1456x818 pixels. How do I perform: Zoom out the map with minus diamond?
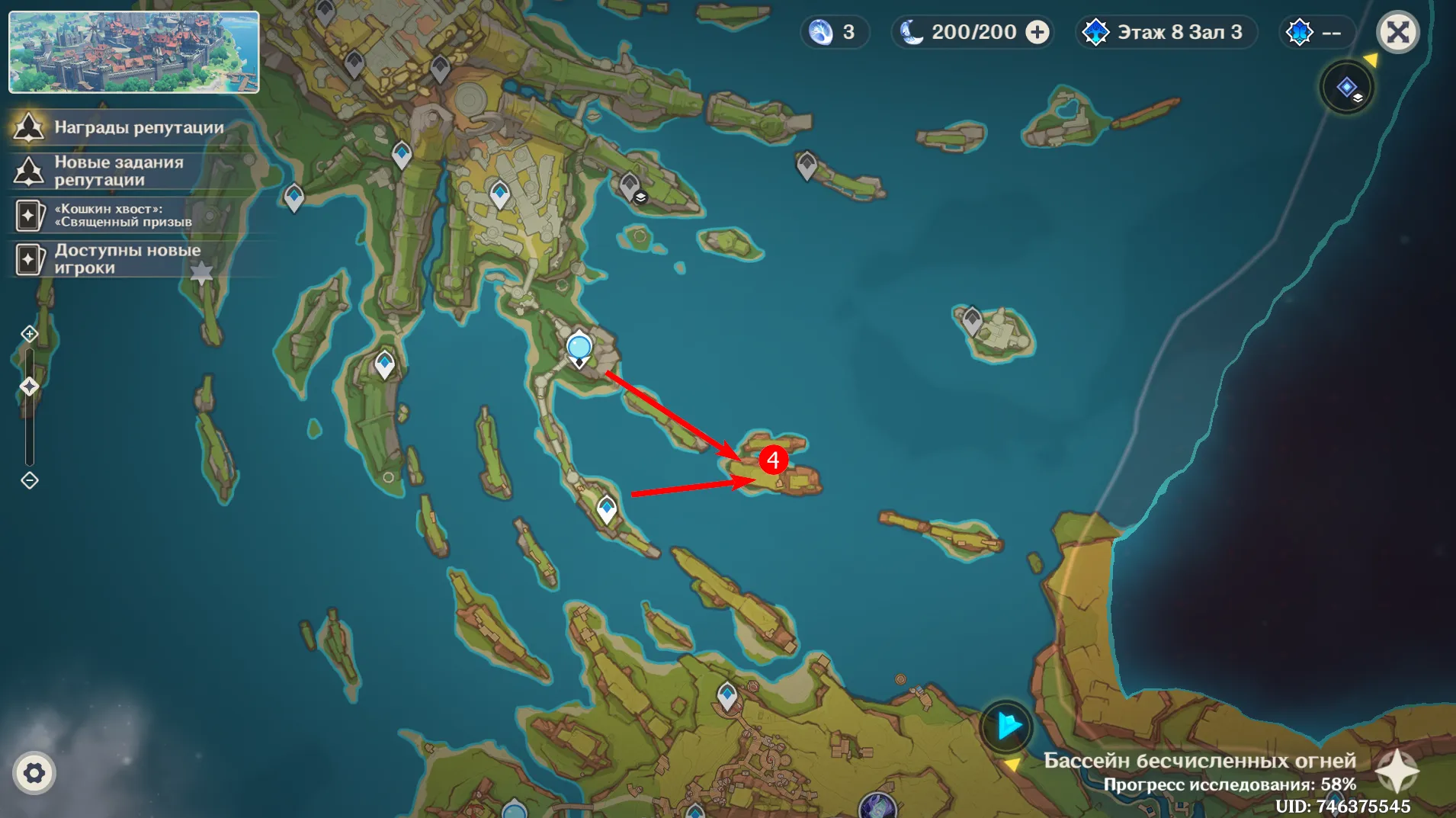29,480
